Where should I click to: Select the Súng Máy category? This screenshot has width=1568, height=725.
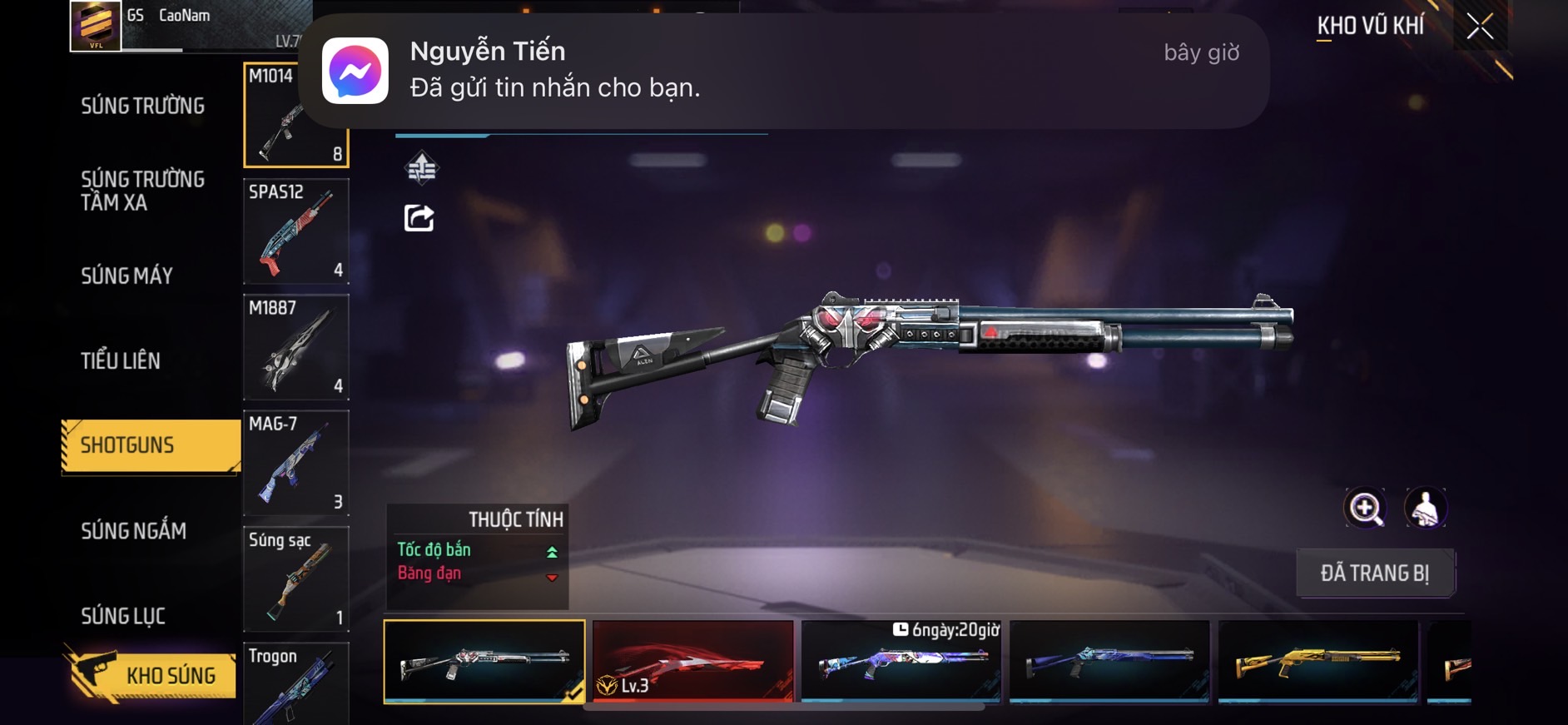127,276
